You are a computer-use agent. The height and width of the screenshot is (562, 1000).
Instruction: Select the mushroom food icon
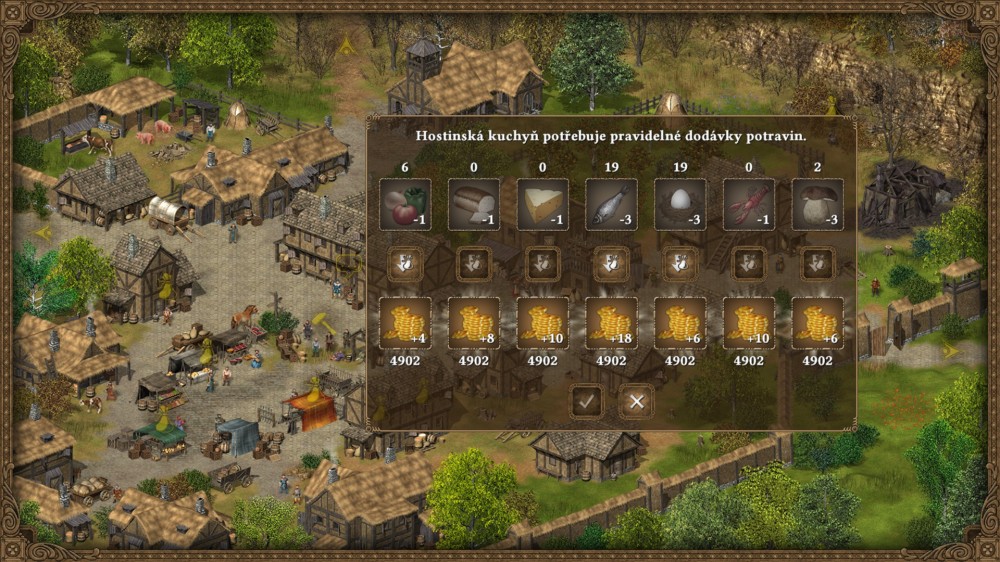tap(817, 205)
